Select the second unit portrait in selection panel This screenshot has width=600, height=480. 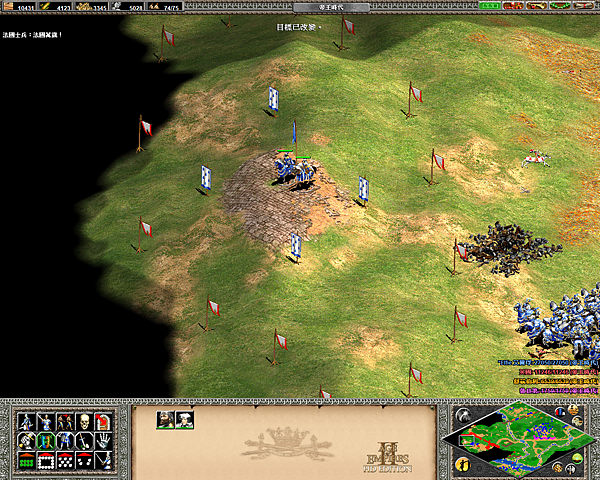(184, 420)
